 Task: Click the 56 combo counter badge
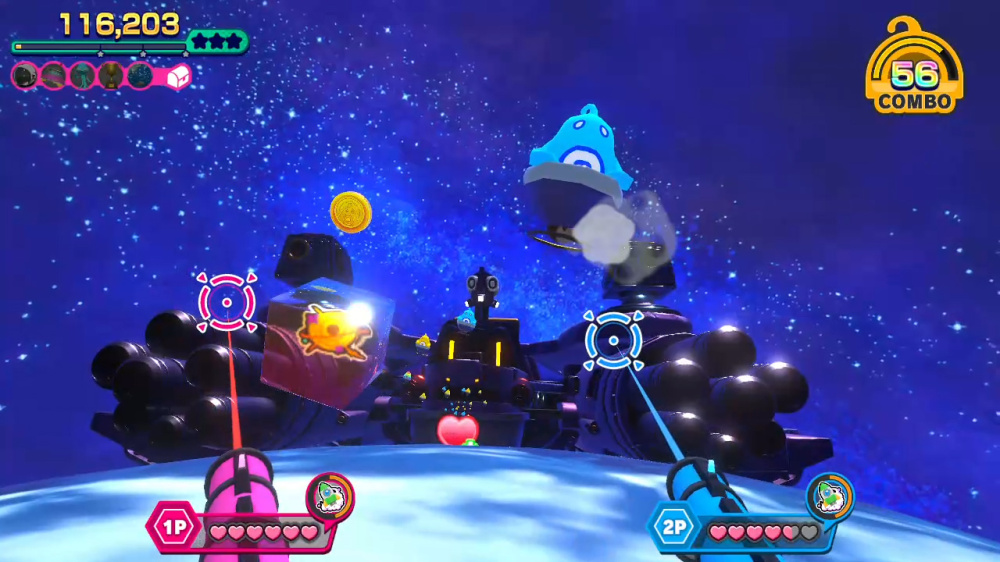(914, 70)
